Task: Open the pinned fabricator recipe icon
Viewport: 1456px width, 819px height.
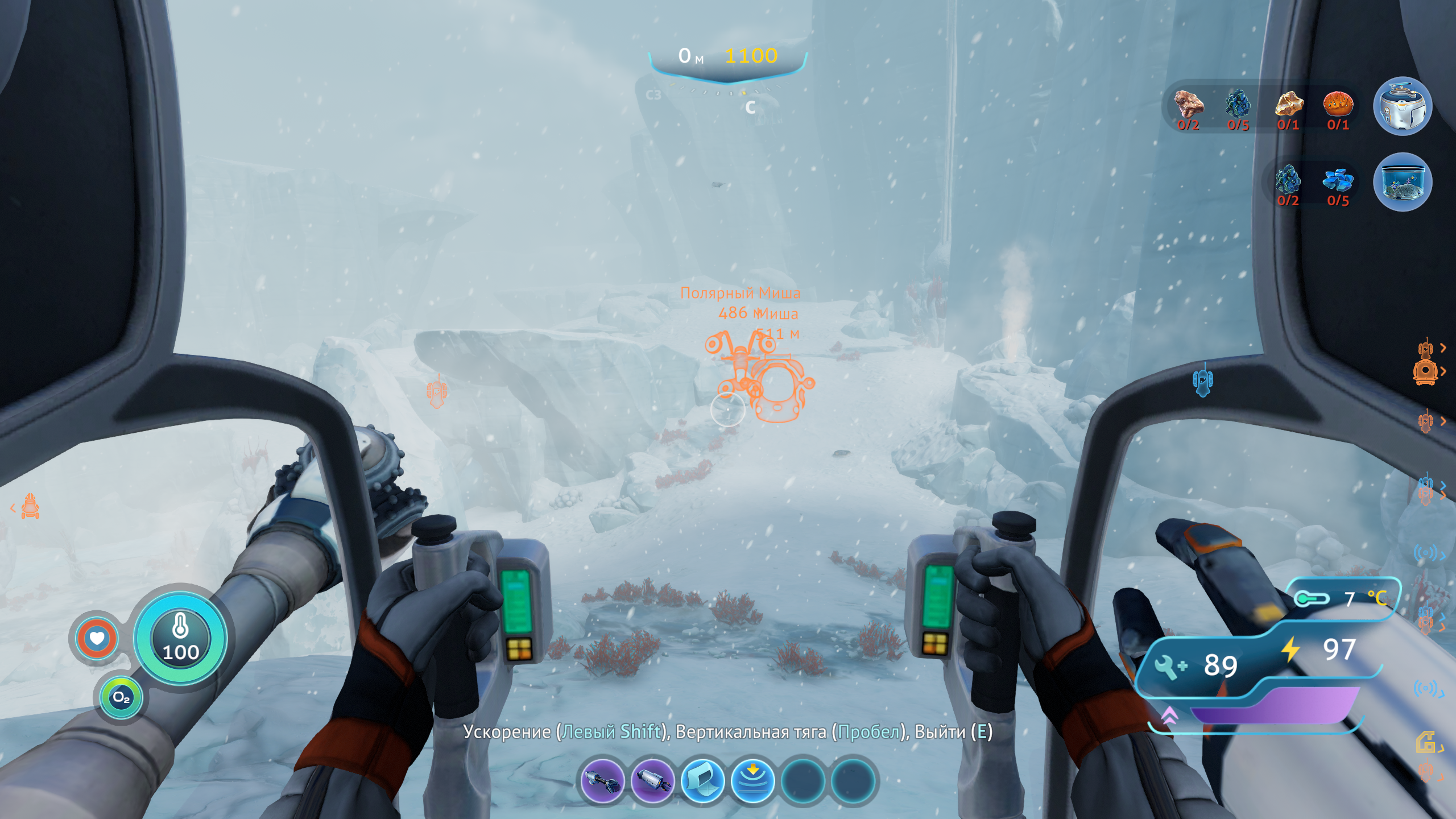Action: pos(1402,106)
